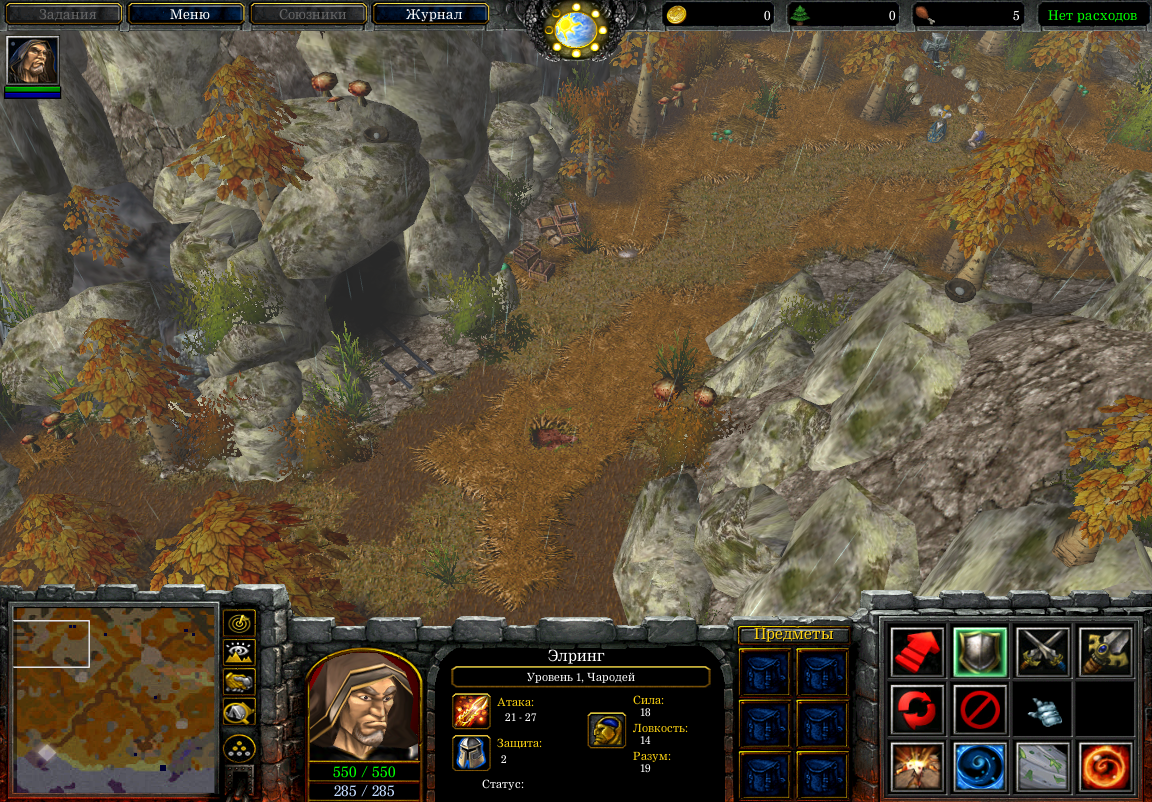Choose the red arrow Move command
The width and height of the screenshot is (1152, 802).
pyautogui.click(x=917, y=652)
